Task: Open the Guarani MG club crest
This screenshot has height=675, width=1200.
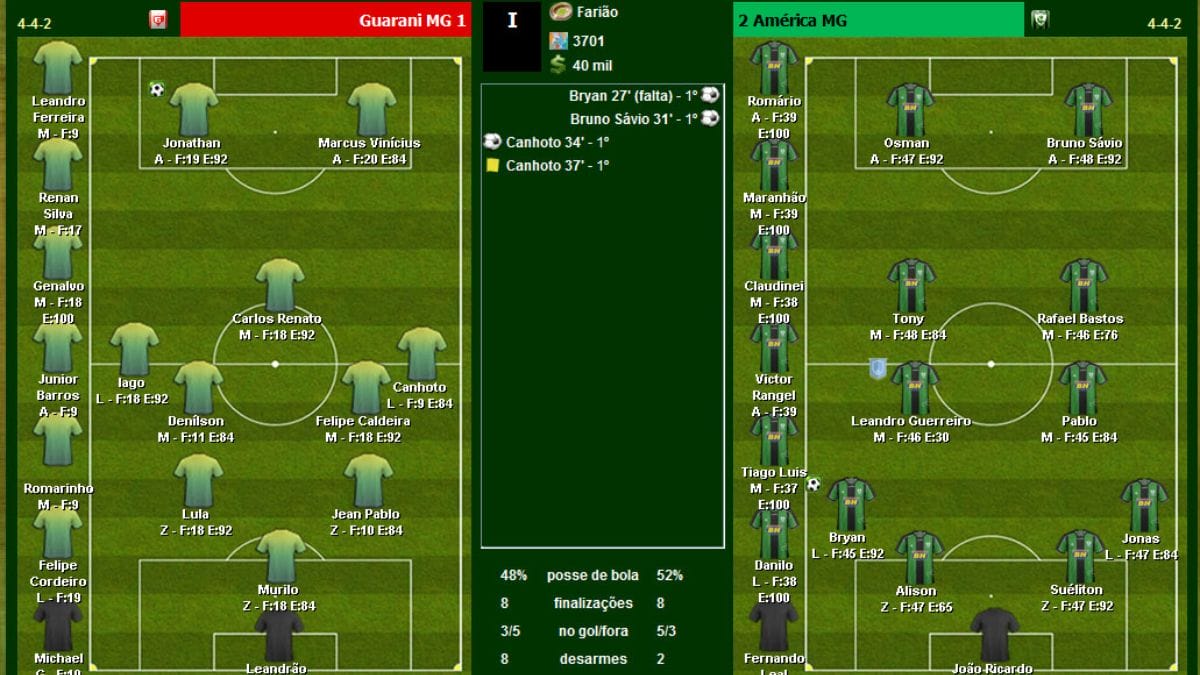Action: pos(158,20)
